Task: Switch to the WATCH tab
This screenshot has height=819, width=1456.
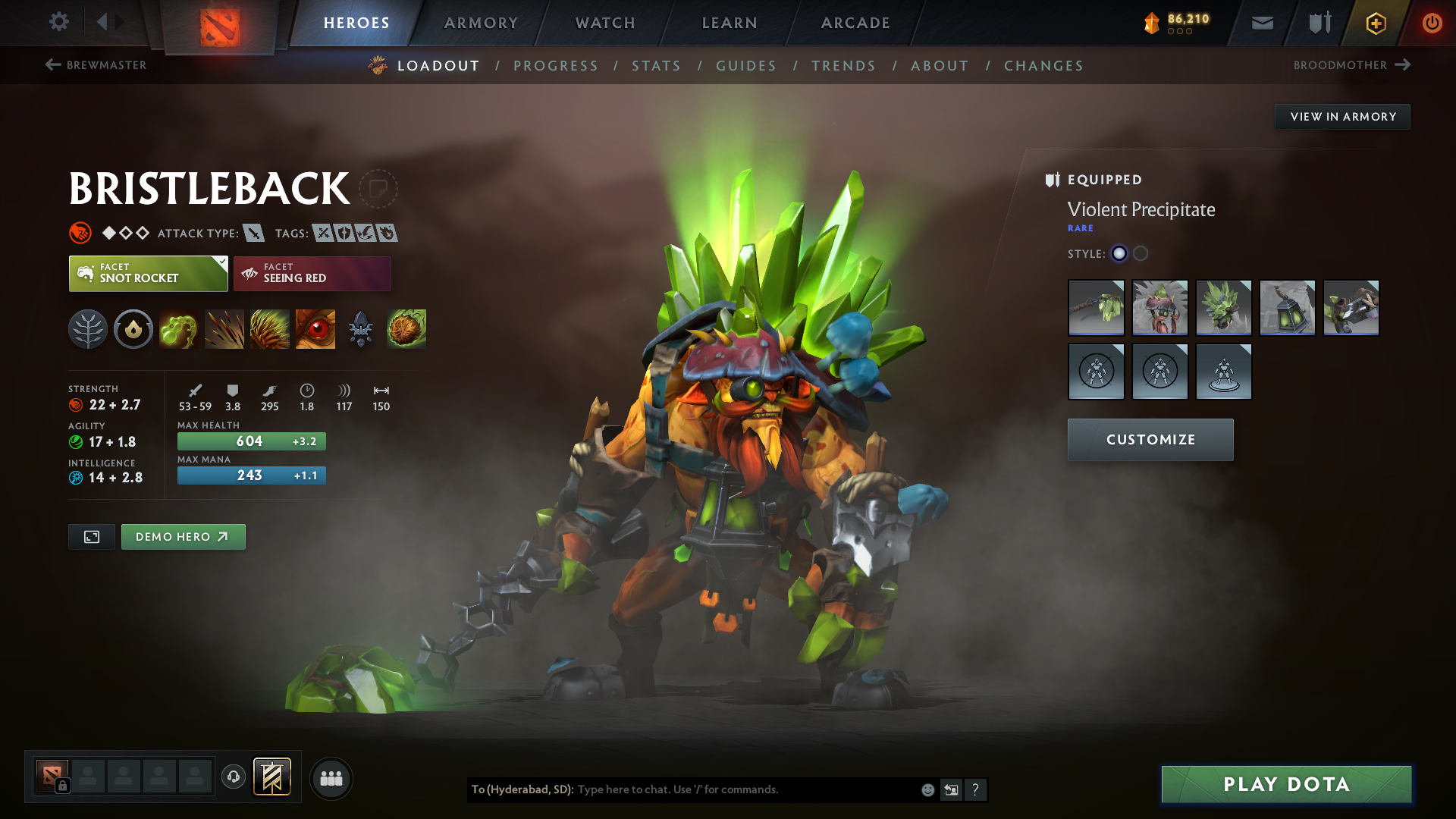Action: (604, 23)
